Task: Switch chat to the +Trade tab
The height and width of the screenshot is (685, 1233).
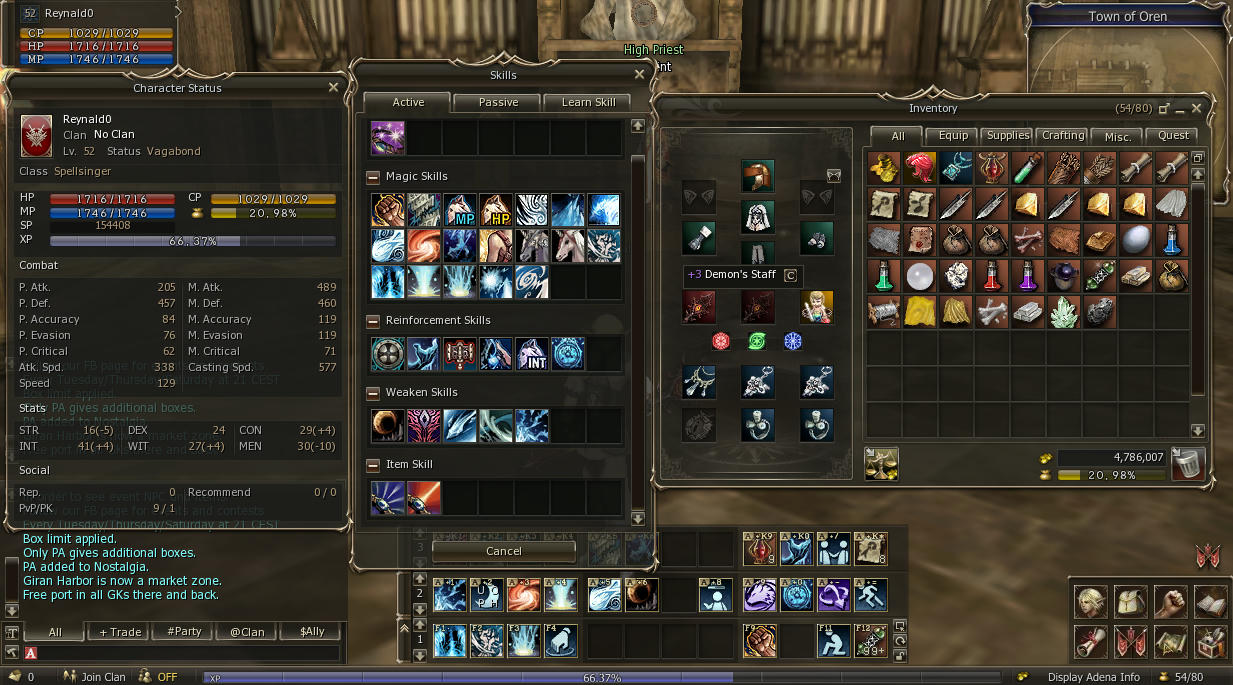Action: 120,632
